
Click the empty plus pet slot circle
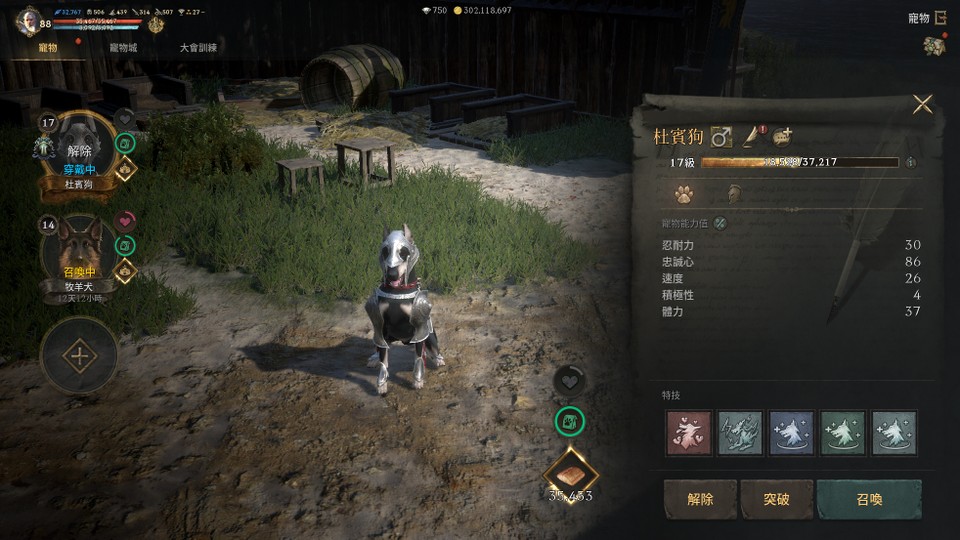point(79,356)
